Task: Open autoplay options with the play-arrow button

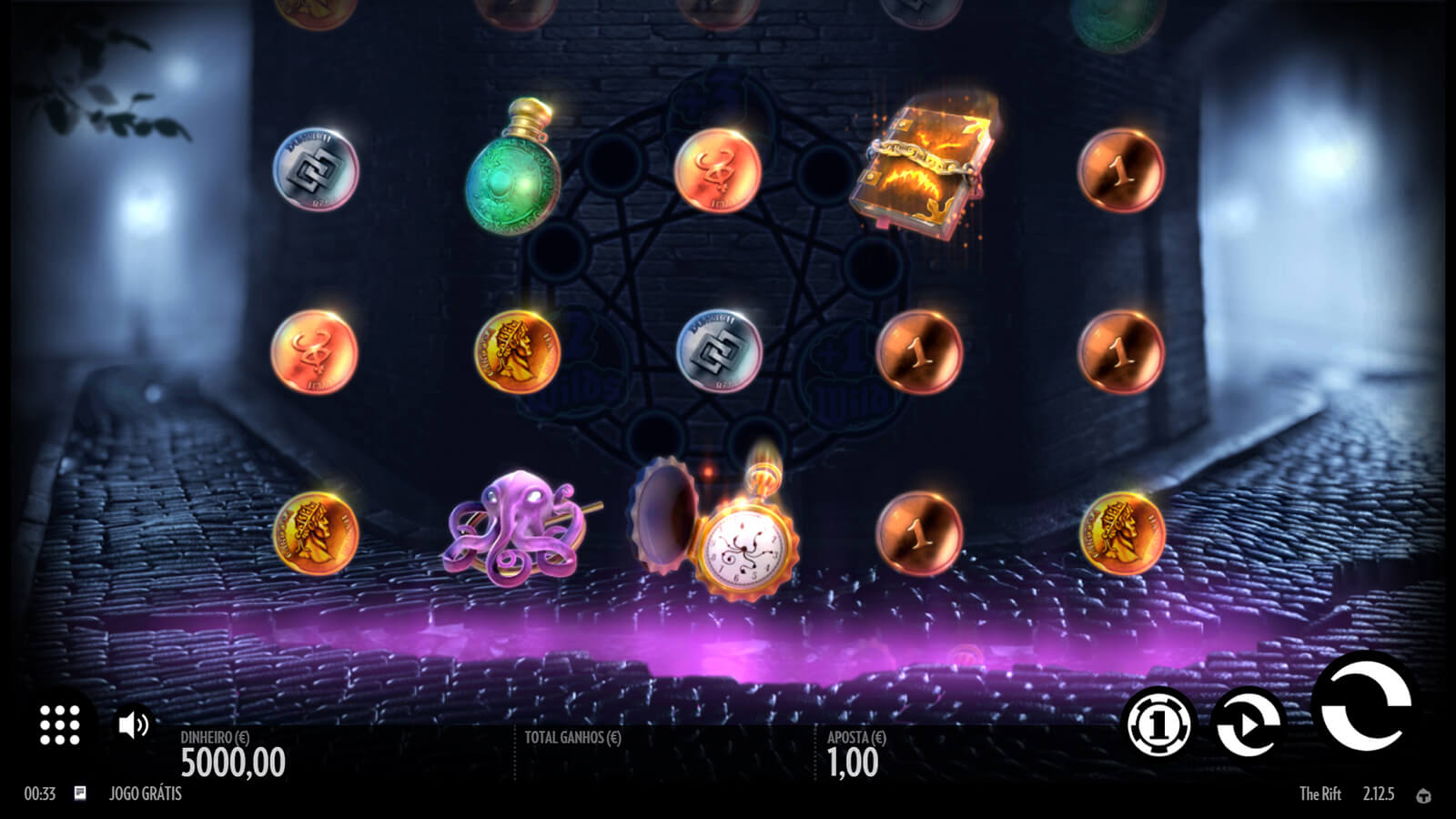Action: click(x=1249, y=725)
